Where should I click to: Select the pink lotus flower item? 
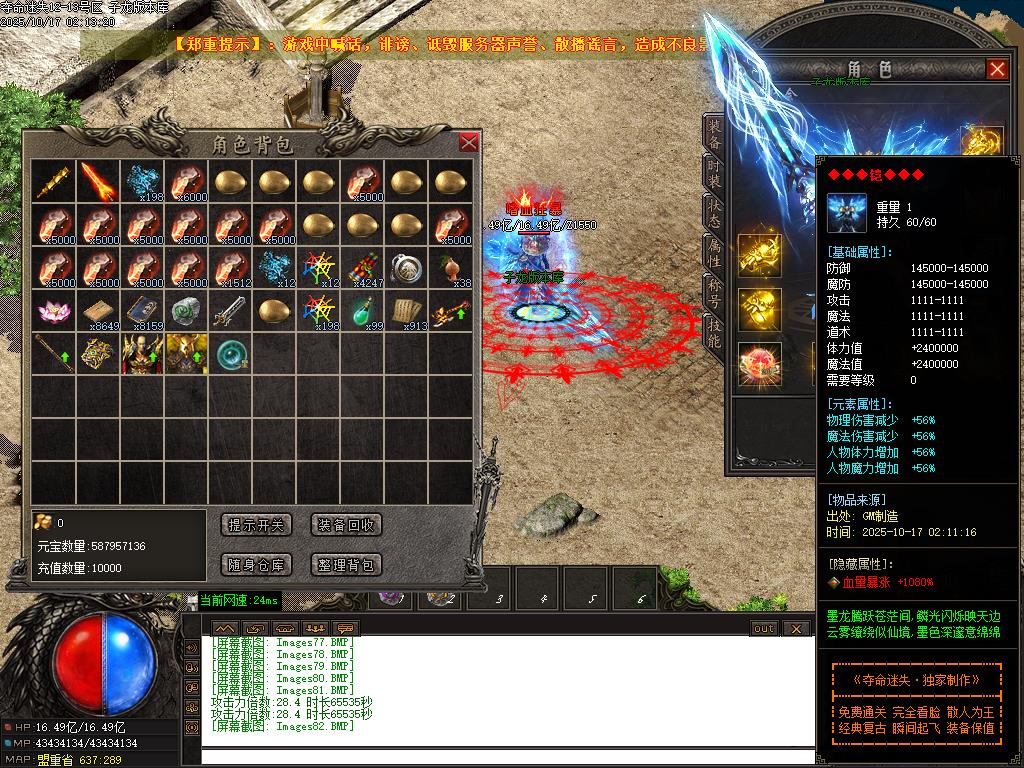tap(54, 311)
